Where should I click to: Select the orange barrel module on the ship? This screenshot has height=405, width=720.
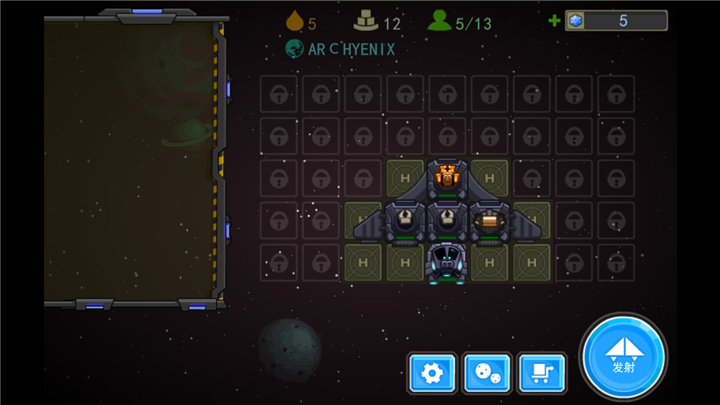(x=489, y=220)
